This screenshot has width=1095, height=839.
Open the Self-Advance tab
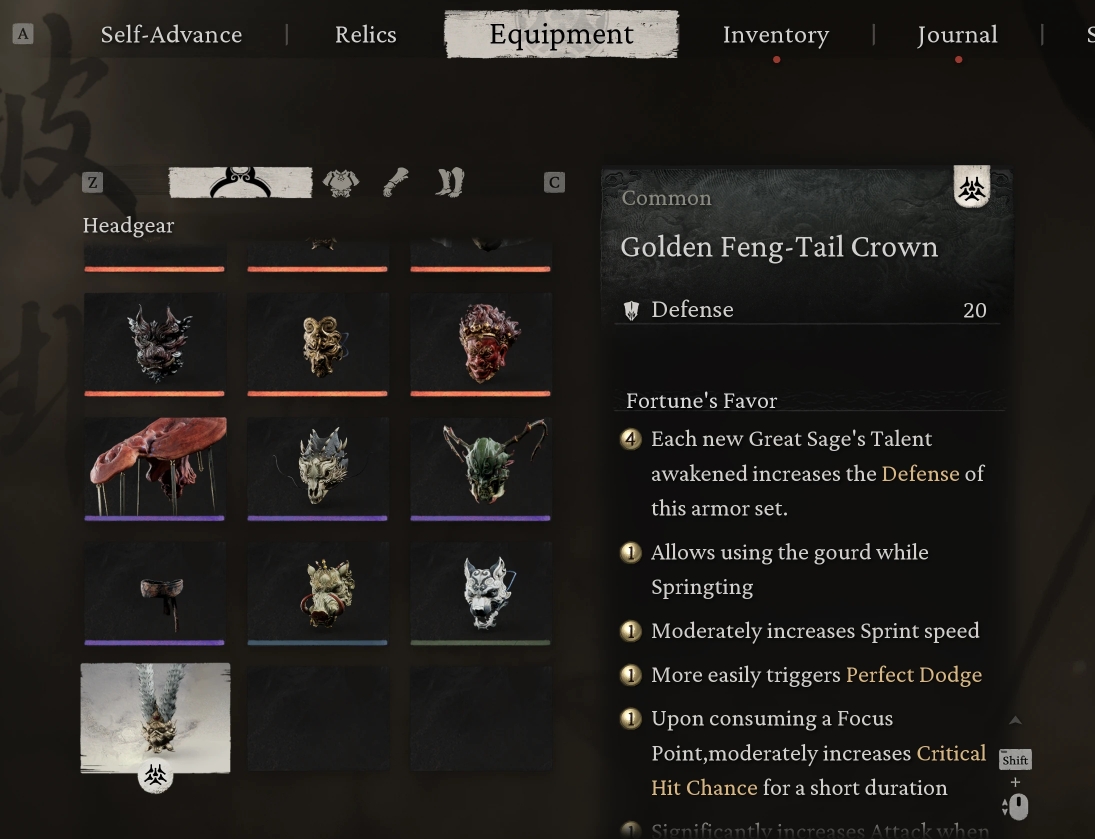pyautogui.click(x=171, y=35)
